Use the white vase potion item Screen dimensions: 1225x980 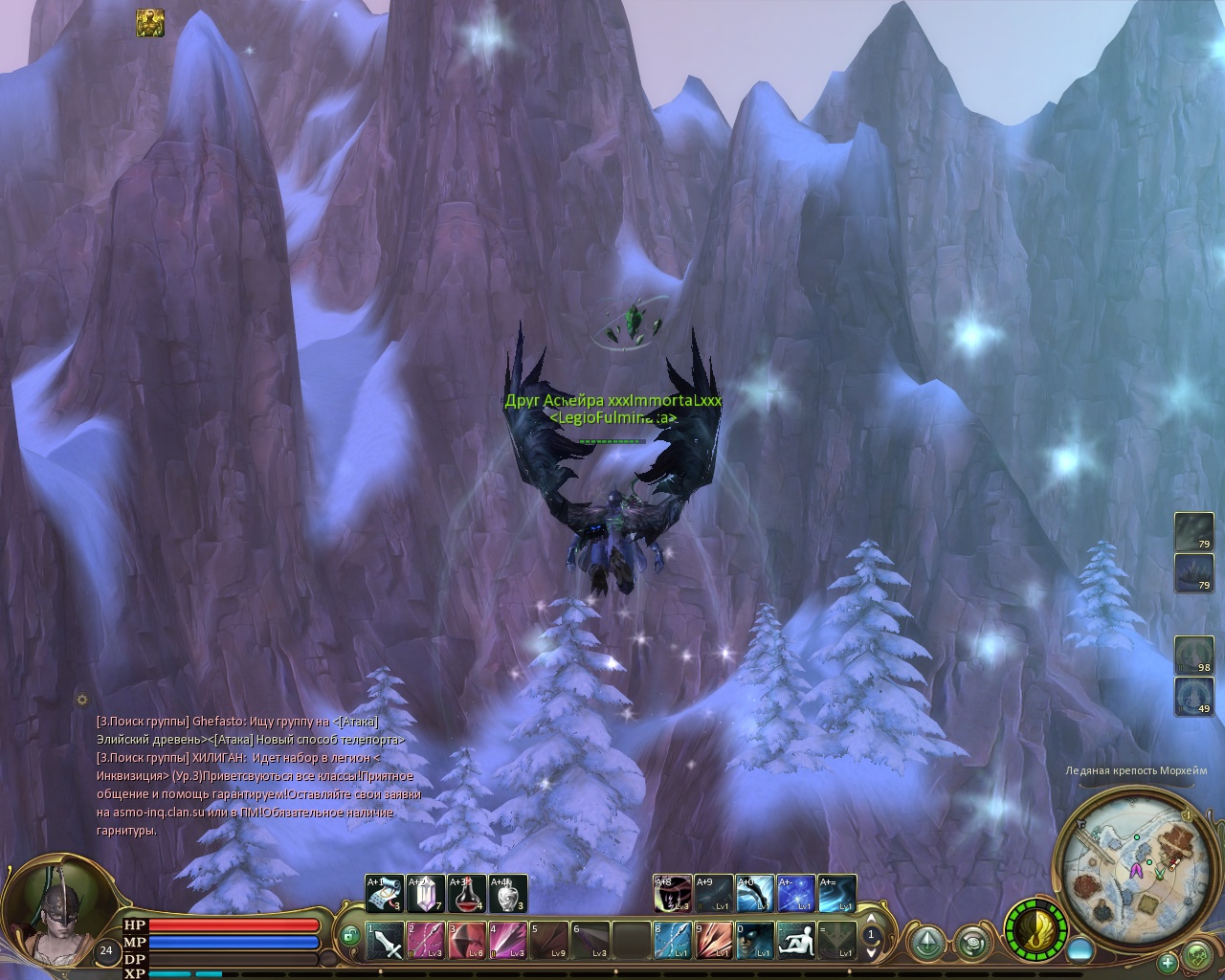(507, 894)
